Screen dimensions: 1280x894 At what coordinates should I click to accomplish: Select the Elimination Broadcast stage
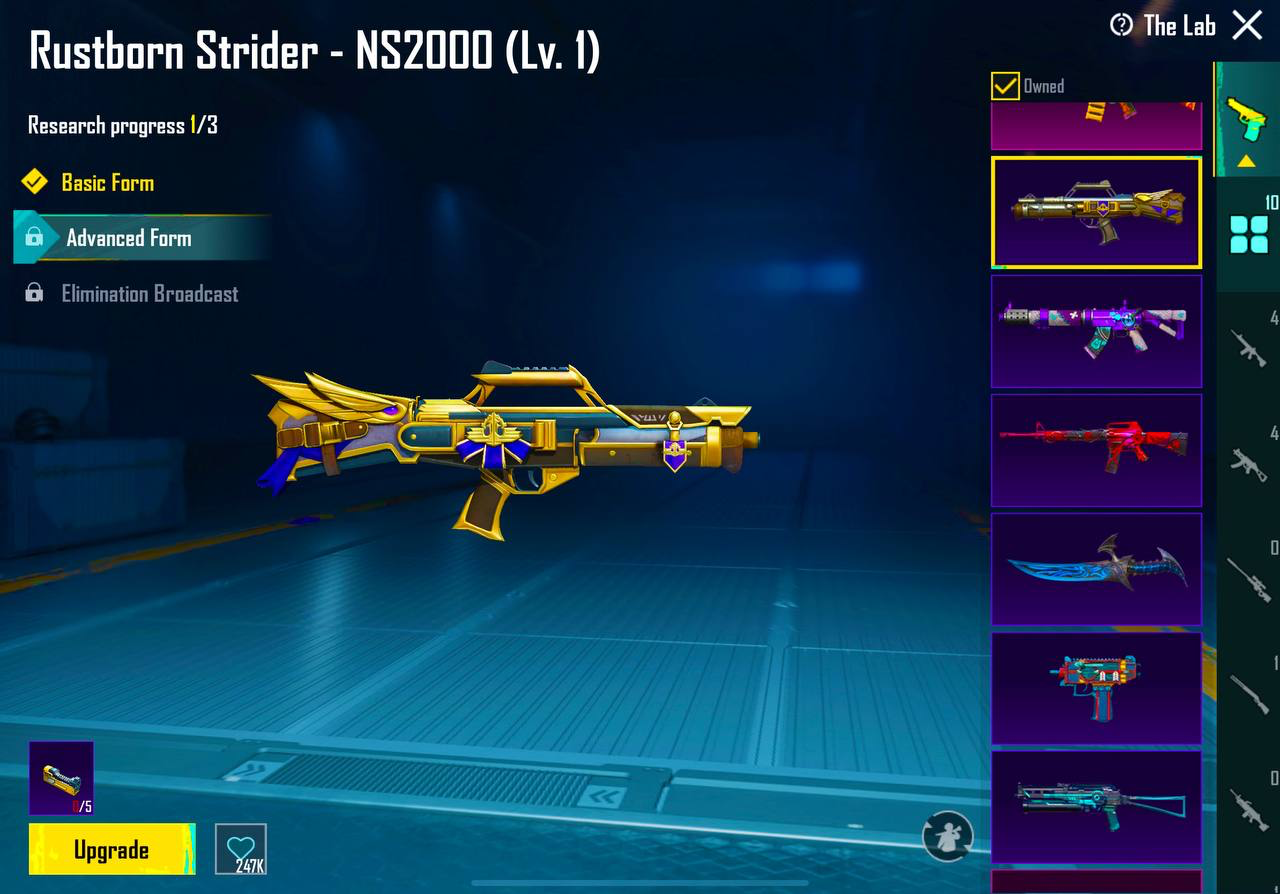click(x=149, y=294)
